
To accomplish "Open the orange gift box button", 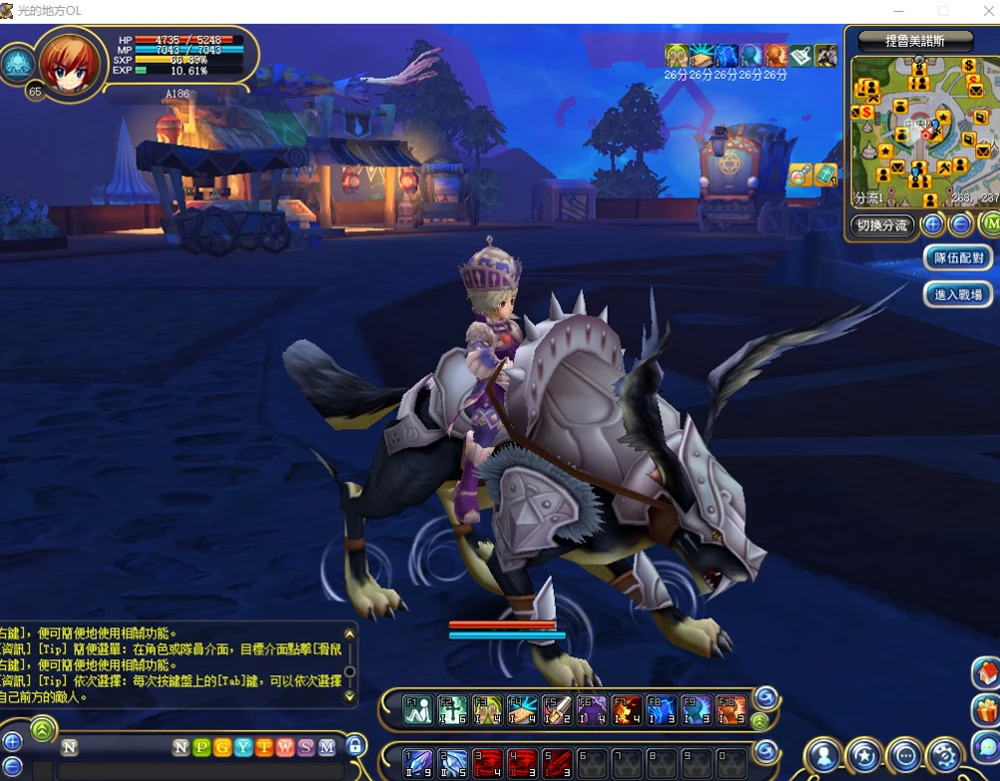I will pyautogui.click(x=986, y=711).
